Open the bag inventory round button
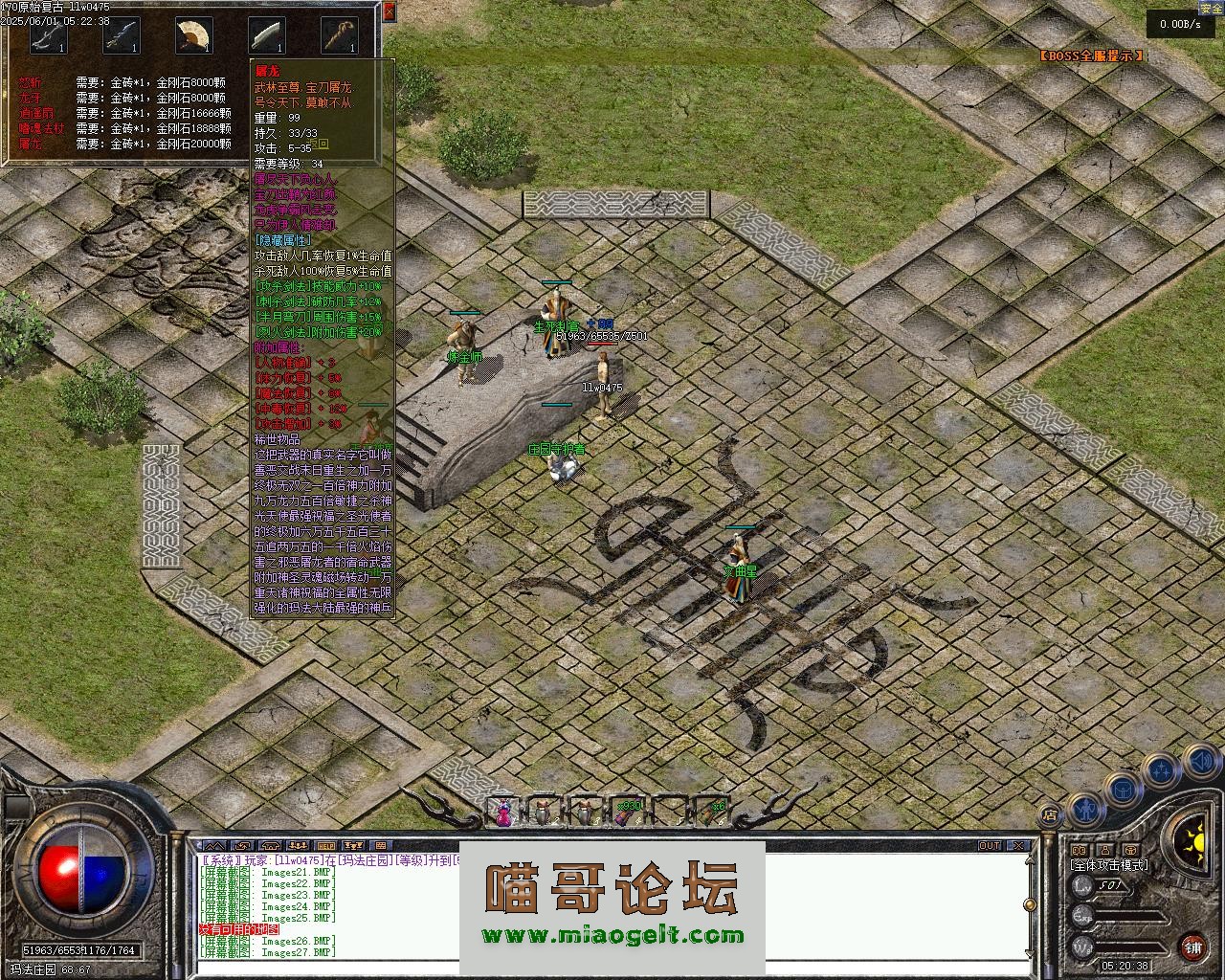The width and height of the screenshot is (1225, 980). pos(1124,789)
